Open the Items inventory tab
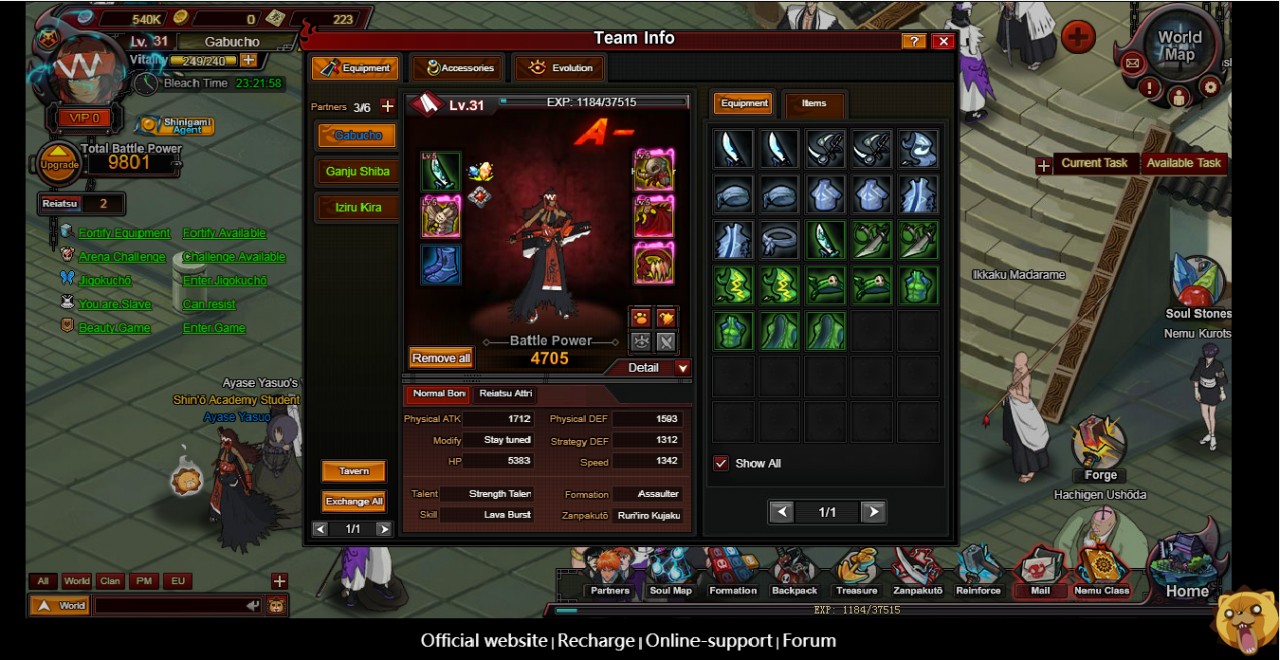Screen dimensions: 1280x660 point(814,103)
